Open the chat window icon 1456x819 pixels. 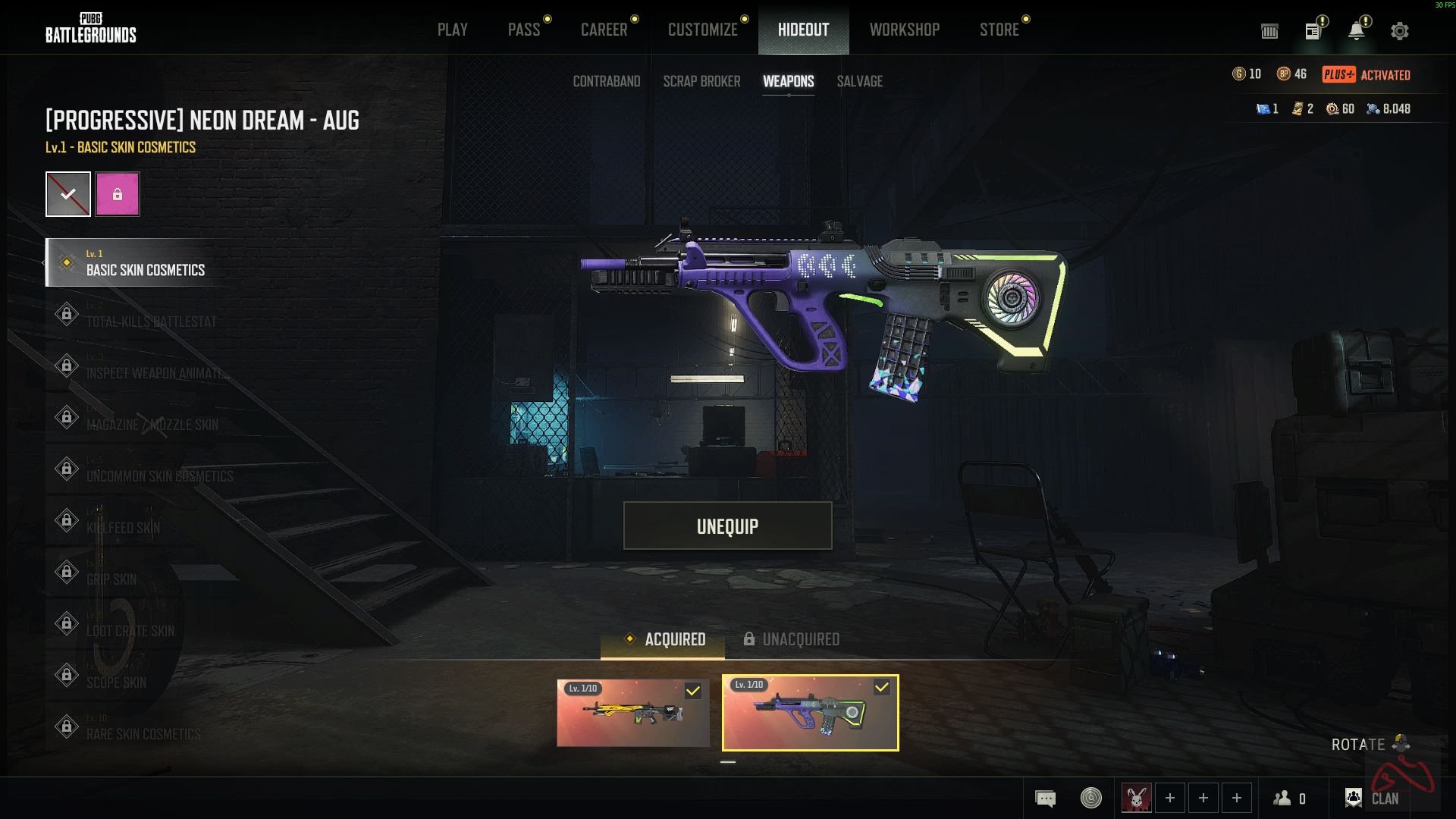point(1045,799)
